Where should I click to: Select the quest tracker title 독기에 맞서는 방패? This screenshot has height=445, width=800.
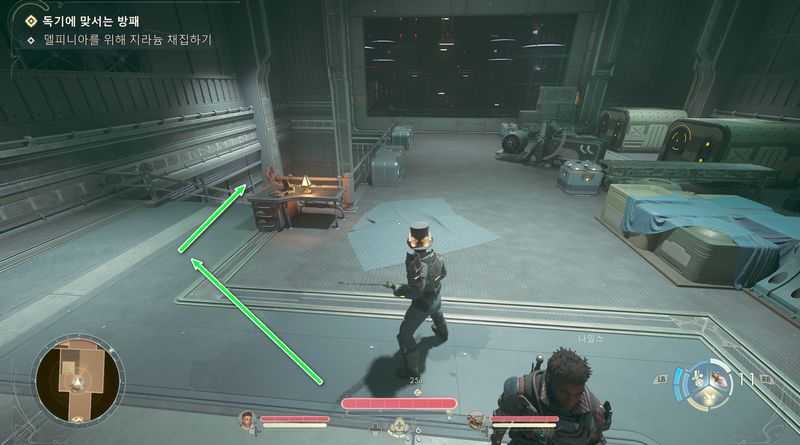point(91,20)
